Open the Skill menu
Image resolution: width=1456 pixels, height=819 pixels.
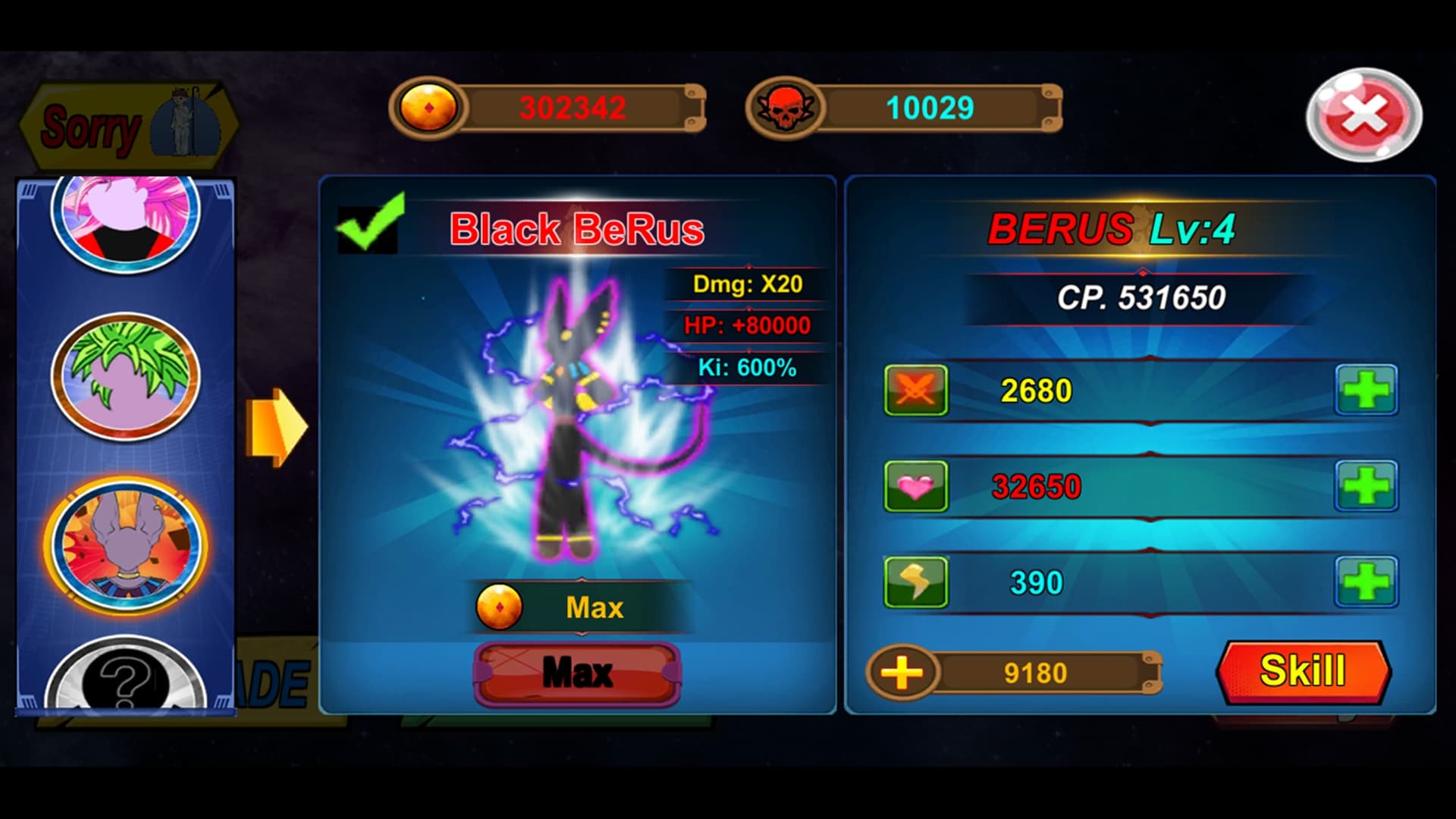point(1303,671)
